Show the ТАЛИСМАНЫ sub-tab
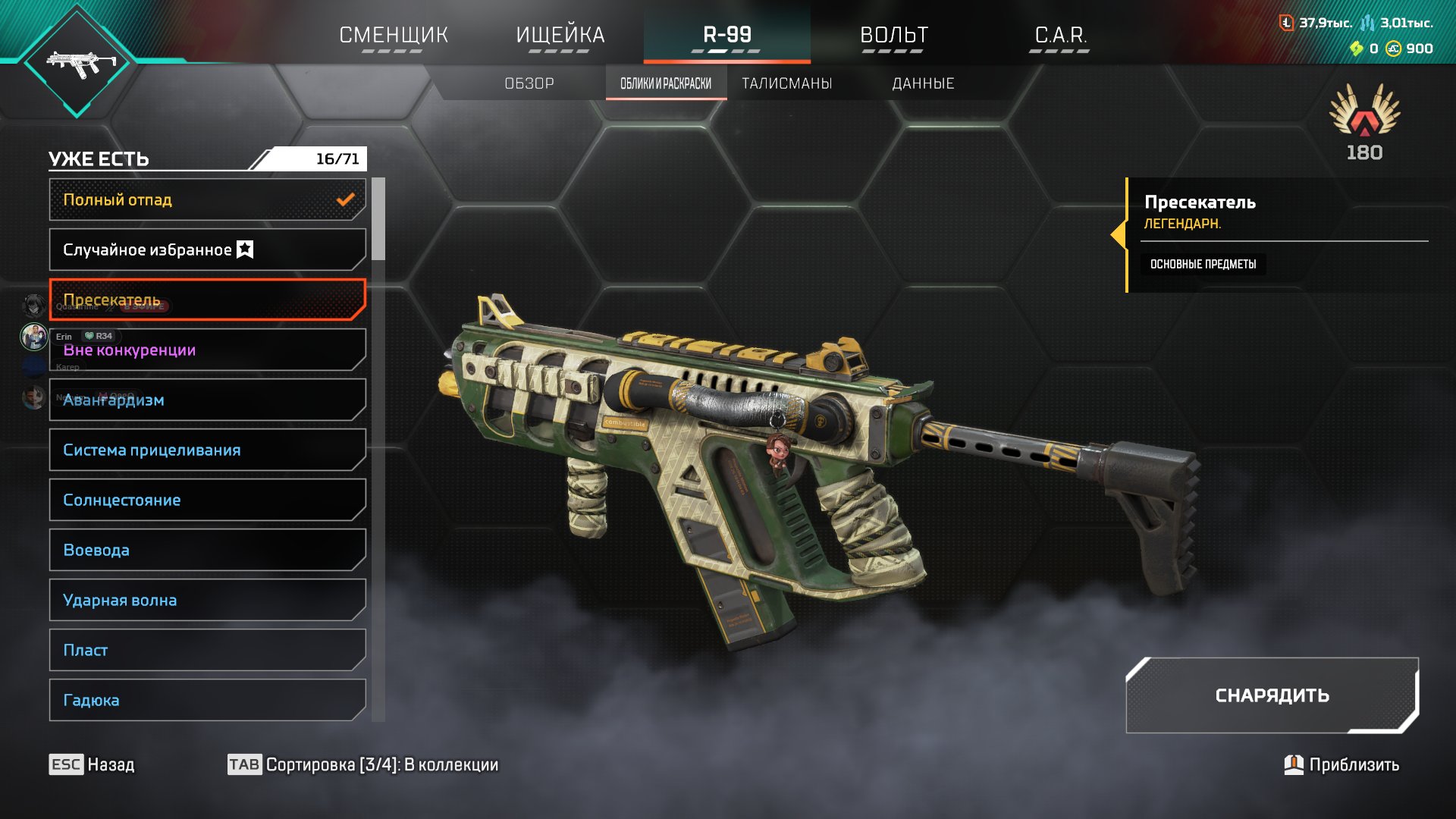Screen dimensions: 1456x819 pyautogui.click(x=786, y=83)
